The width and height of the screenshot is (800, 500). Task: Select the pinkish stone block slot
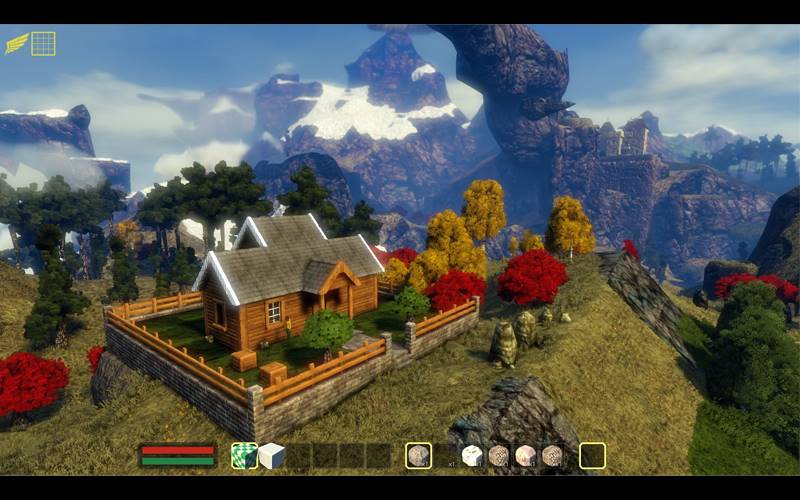click(x=525, y=456)
